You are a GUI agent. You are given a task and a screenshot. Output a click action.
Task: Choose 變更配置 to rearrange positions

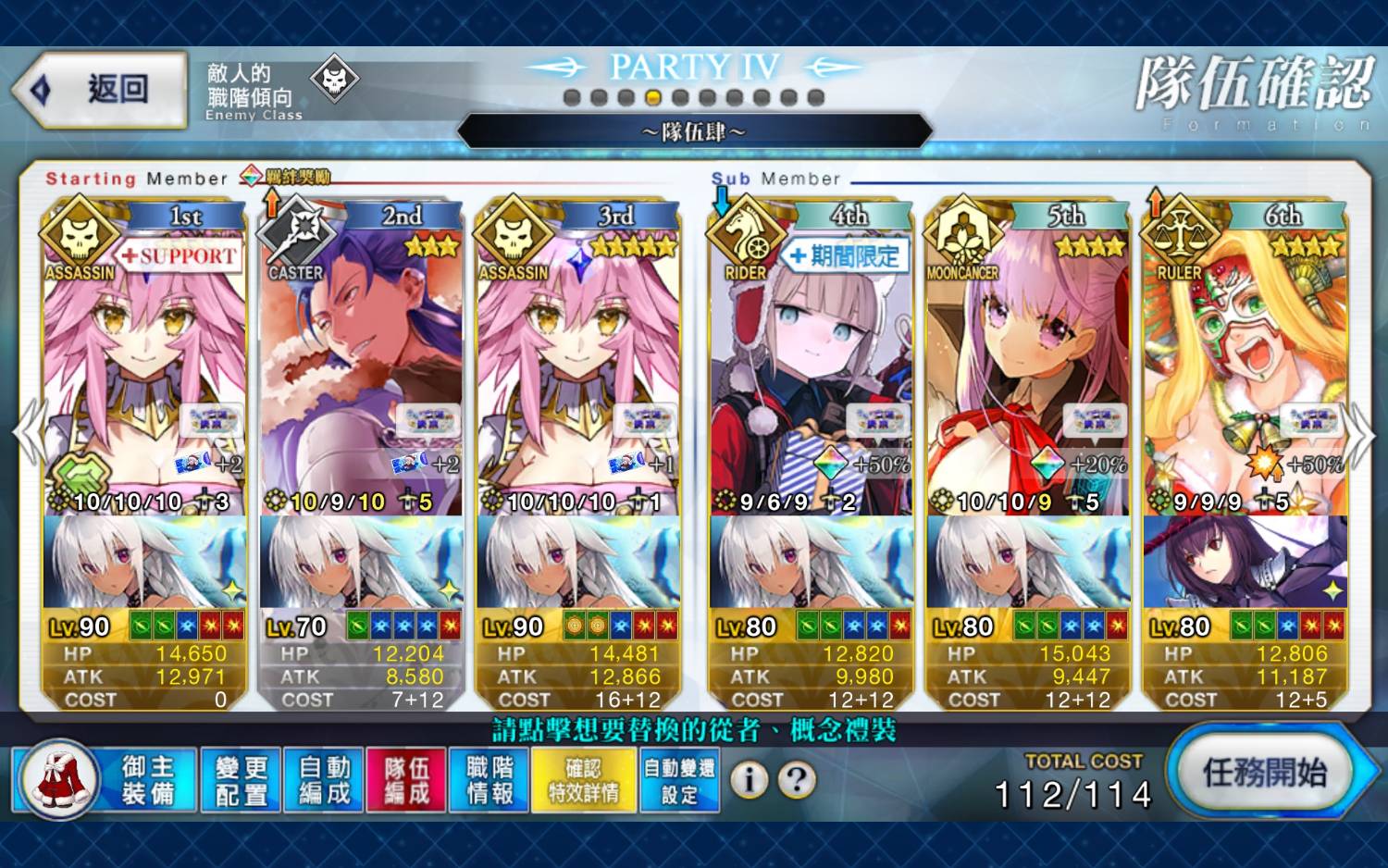click(241, 780)
